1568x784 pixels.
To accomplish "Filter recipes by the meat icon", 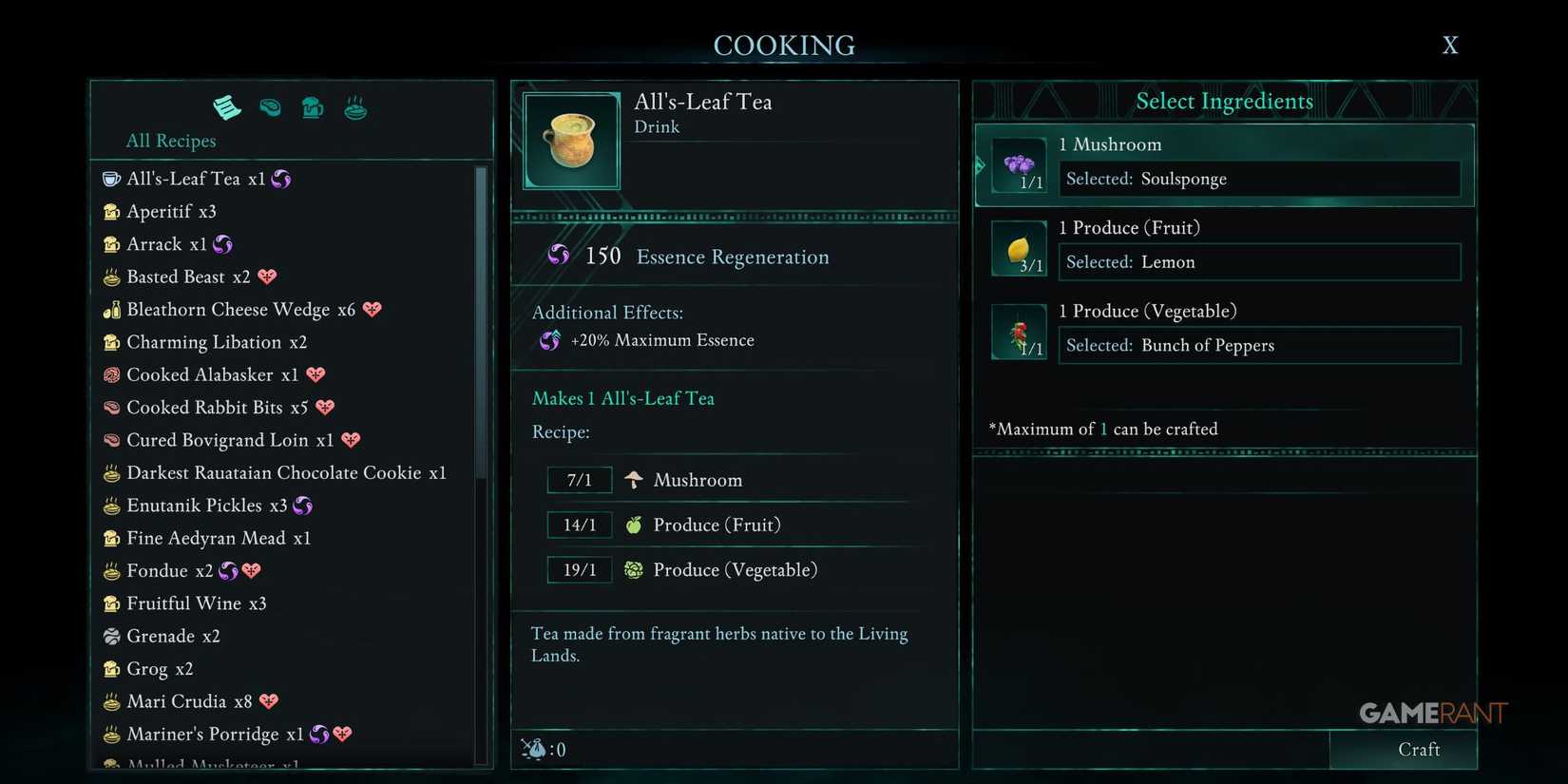I will tap(270, 107).
